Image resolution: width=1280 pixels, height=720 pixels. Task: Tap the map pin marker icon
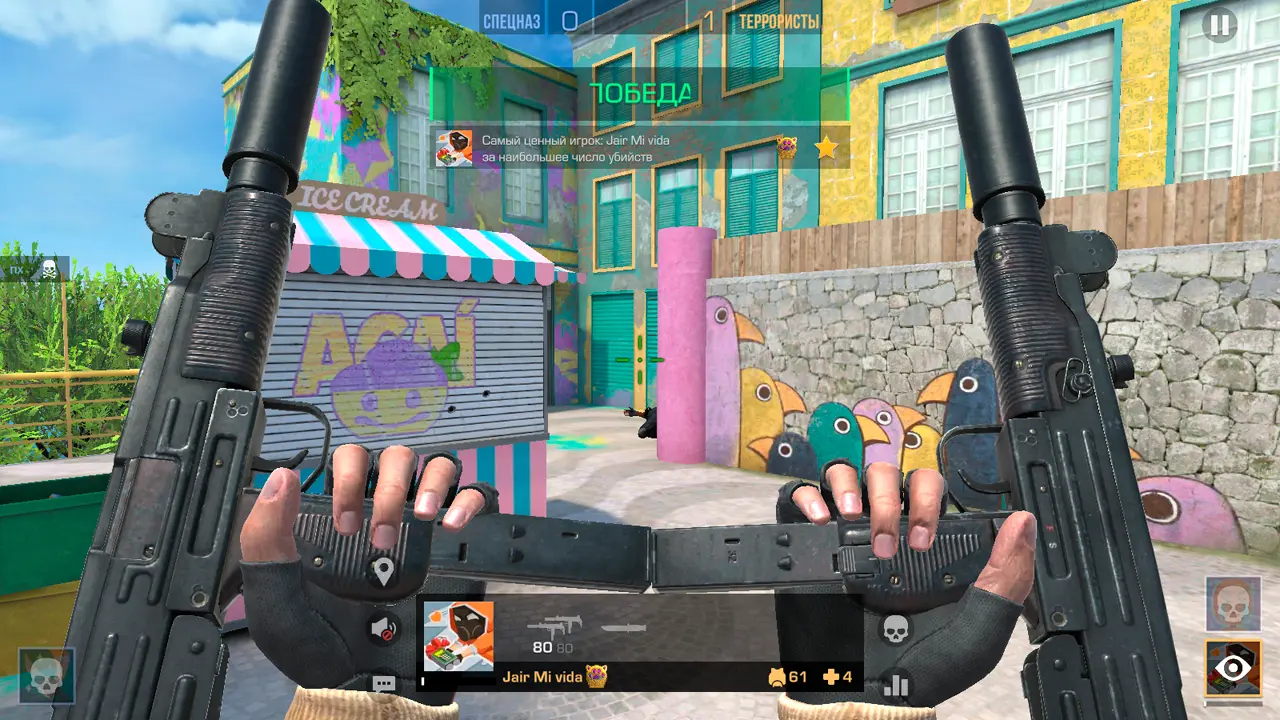[383, 573]
